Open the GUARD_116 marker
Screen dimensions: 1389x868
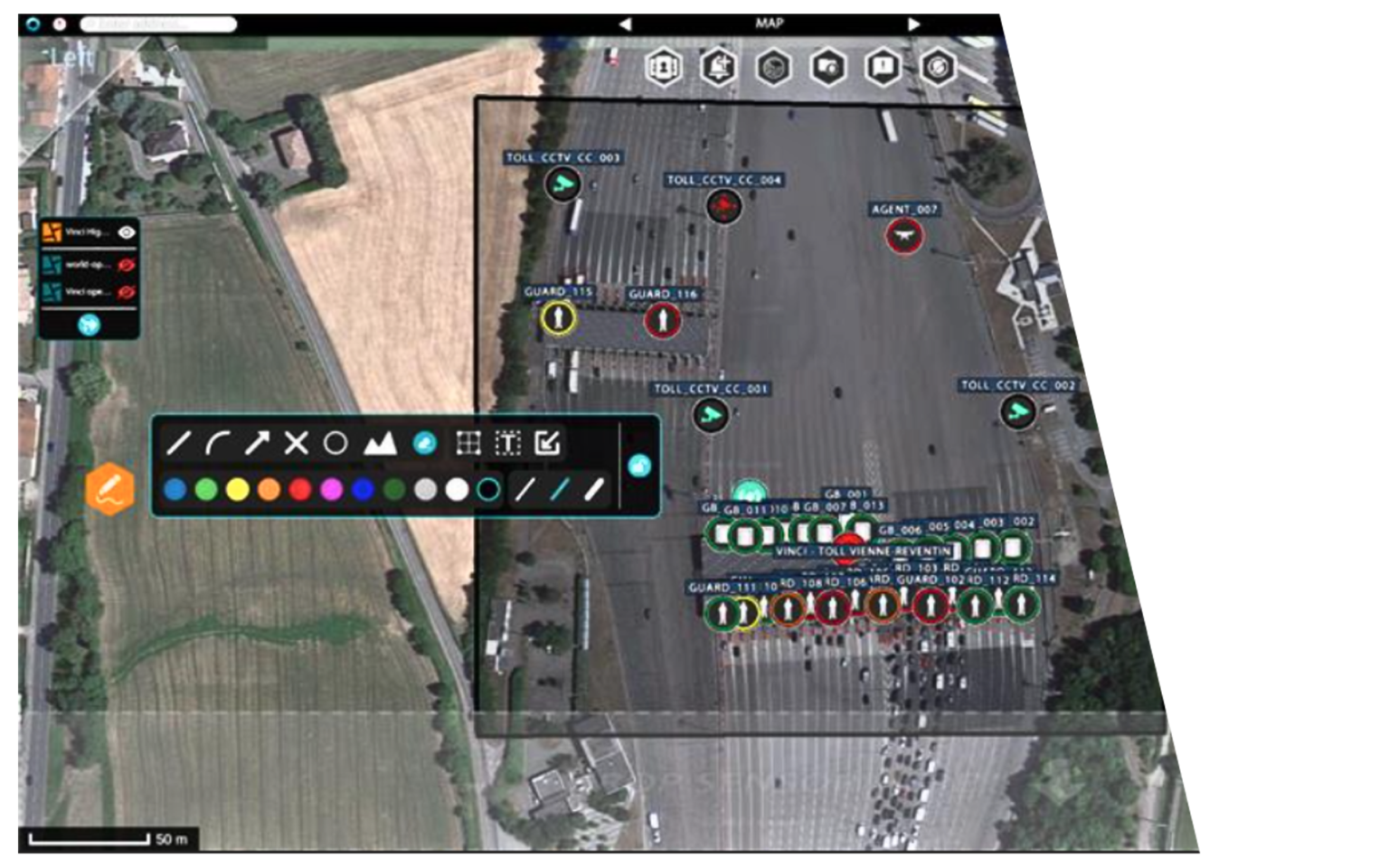tap(663, 318)
